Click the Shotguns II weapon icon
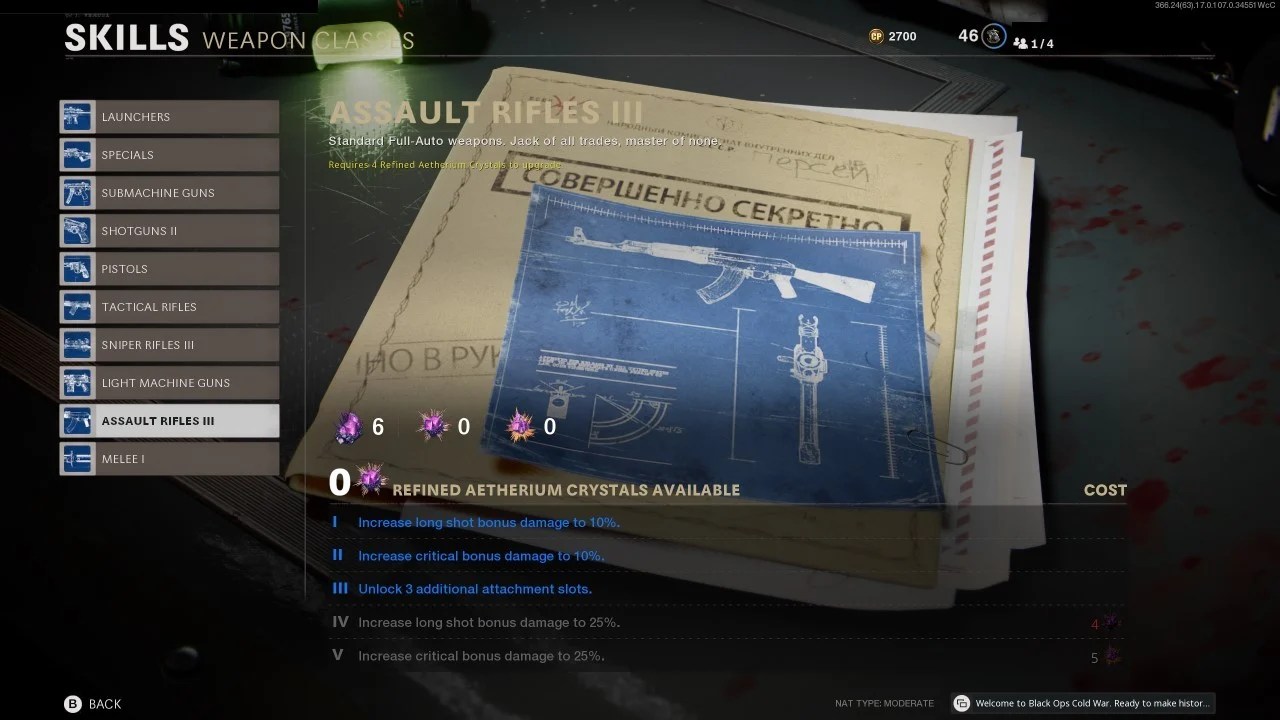The height and width of the screenshot is (720, 1280). 76,231
